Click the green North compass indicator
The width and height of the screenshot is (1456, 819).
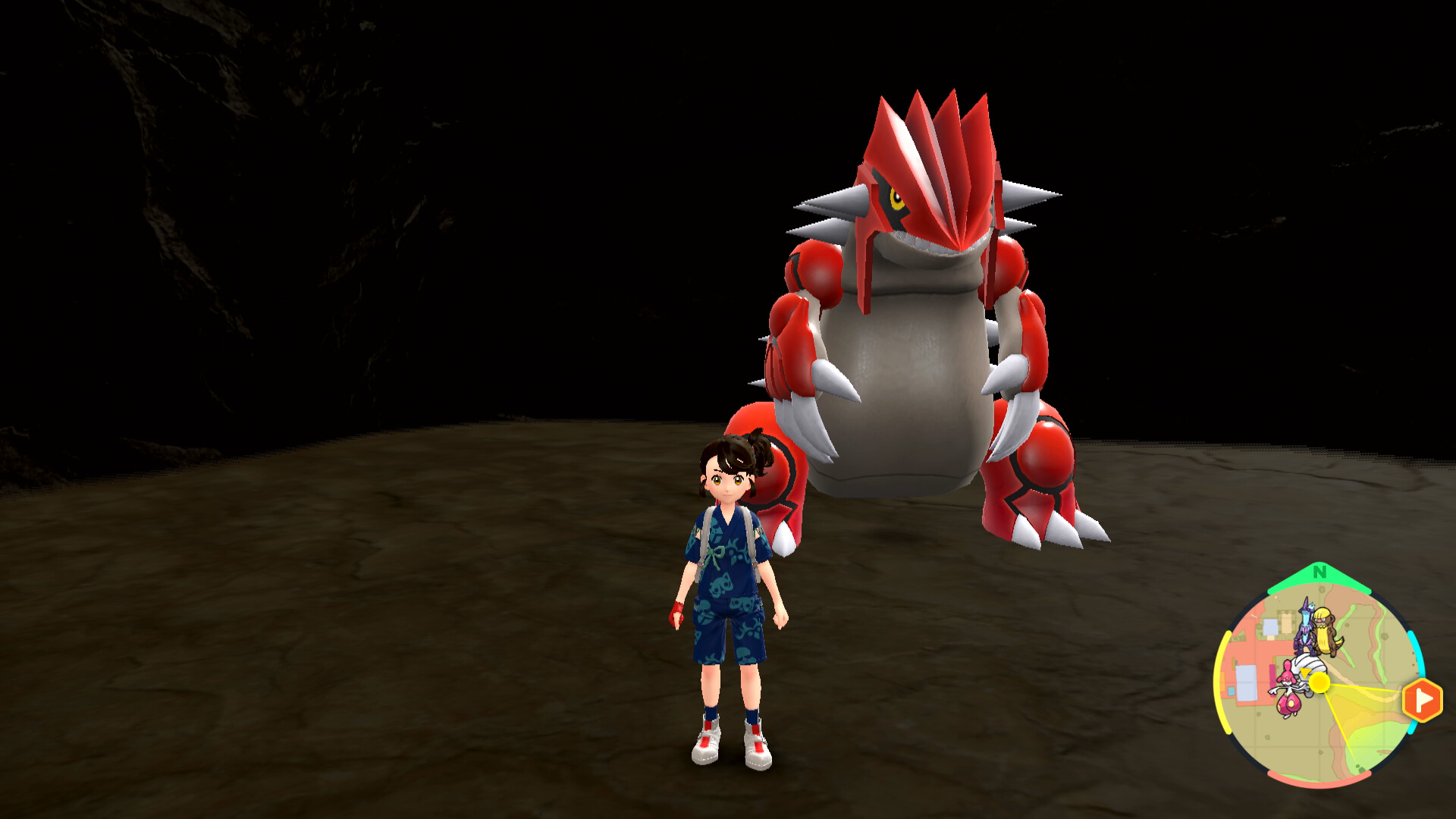(1319, 573)
